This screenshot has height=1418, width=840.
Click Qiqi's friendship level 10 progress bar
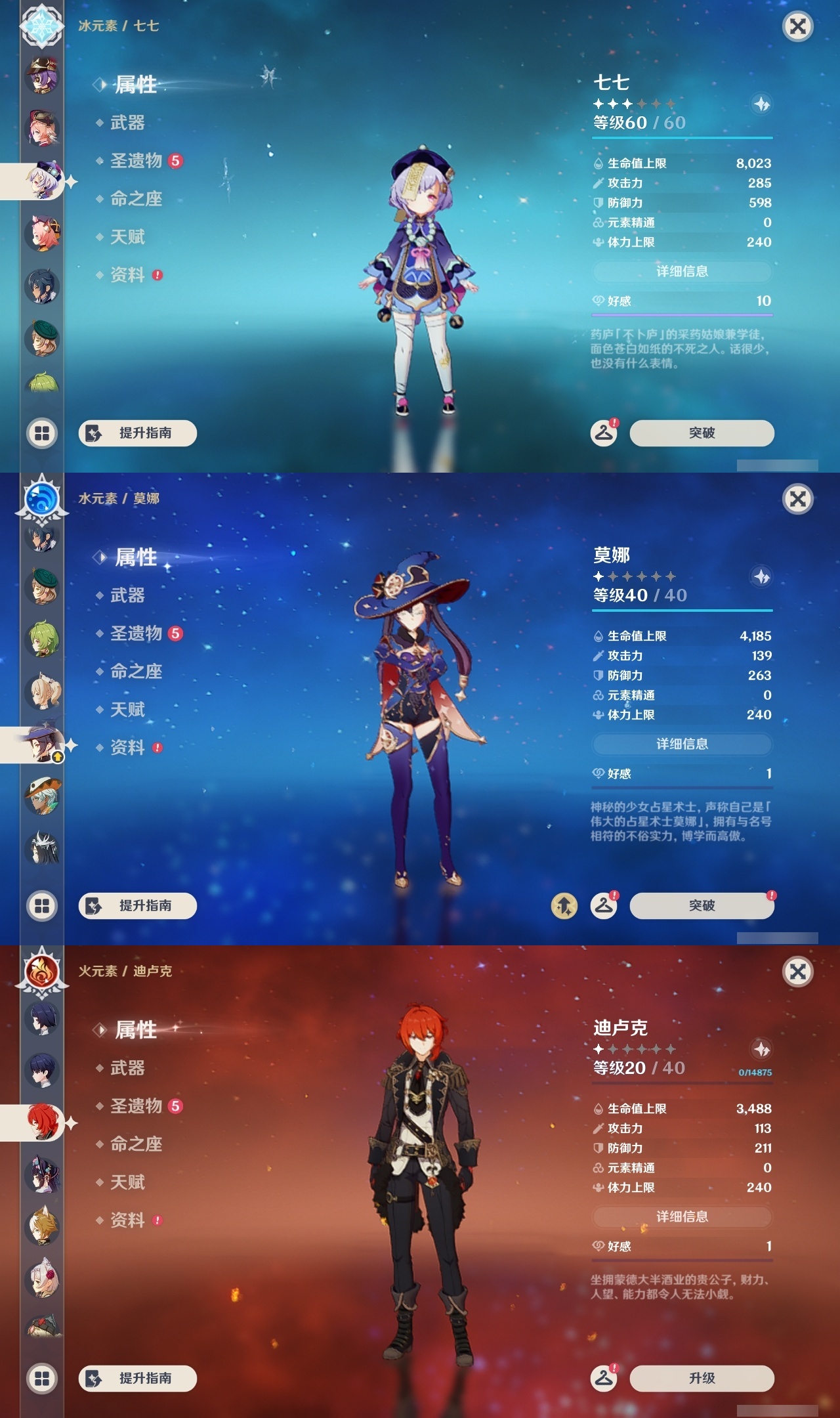[x=682, y=314]
